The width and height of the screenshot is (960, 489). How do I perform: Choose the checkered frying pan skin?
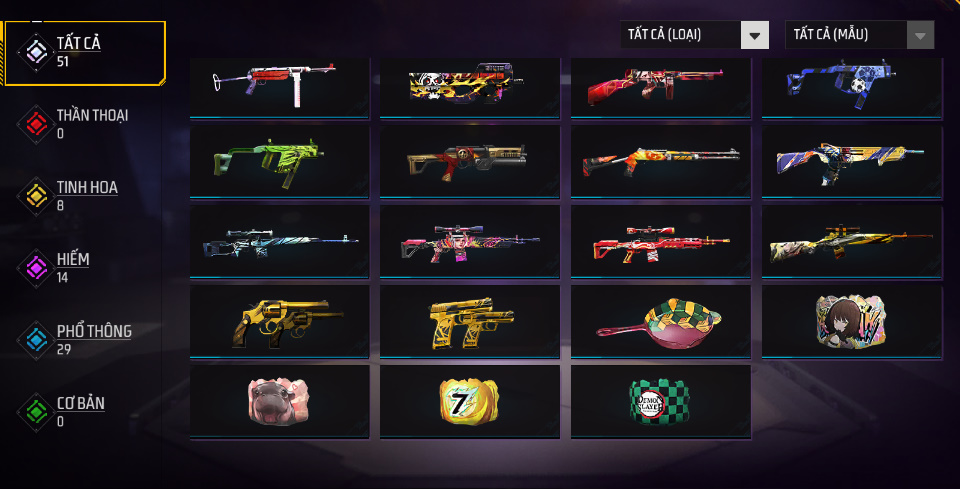click(660, 322)
